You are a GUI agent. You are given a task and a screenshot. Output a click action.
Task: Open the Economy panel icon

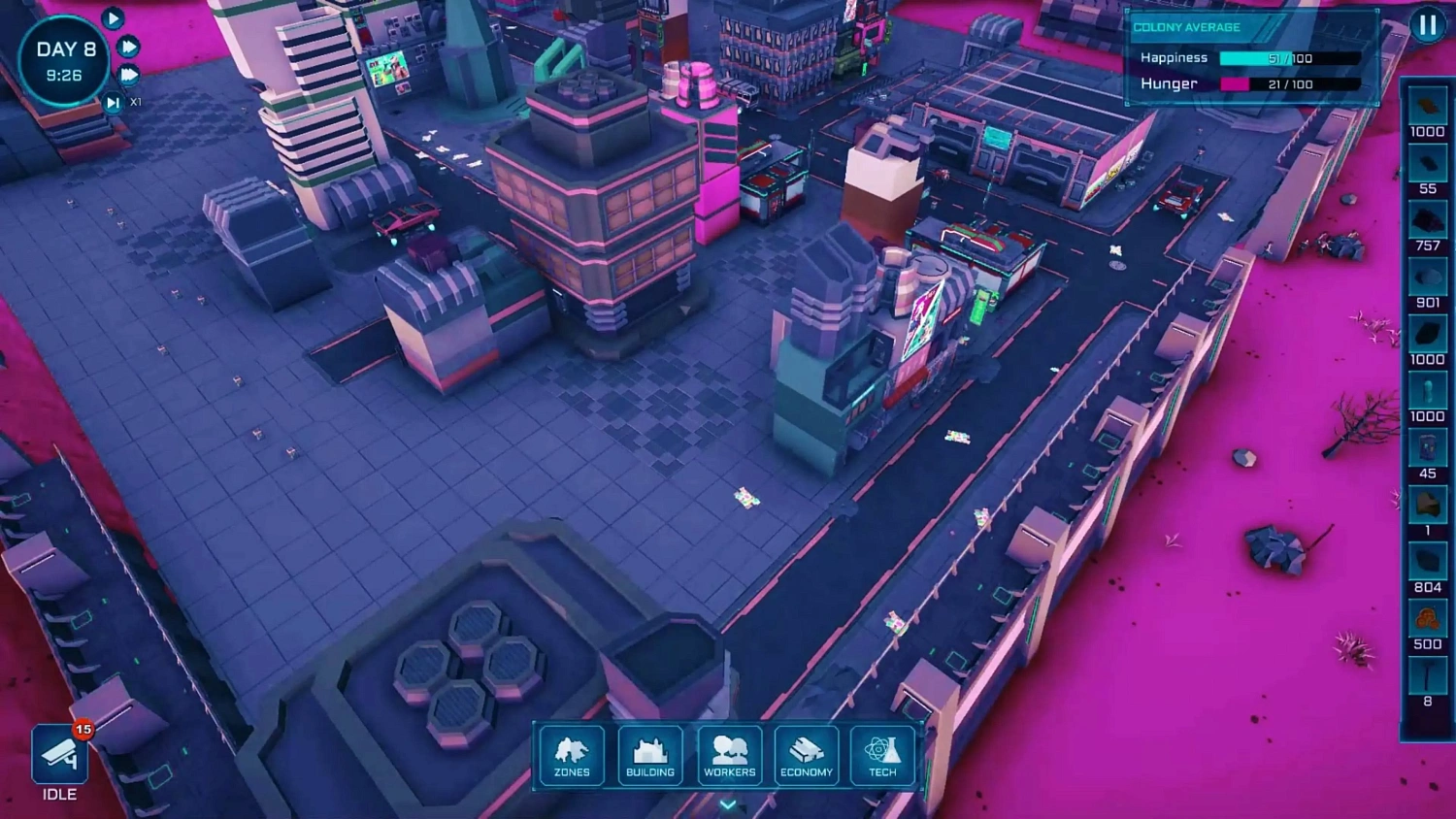pyautogui.click(x=806, y=755)
